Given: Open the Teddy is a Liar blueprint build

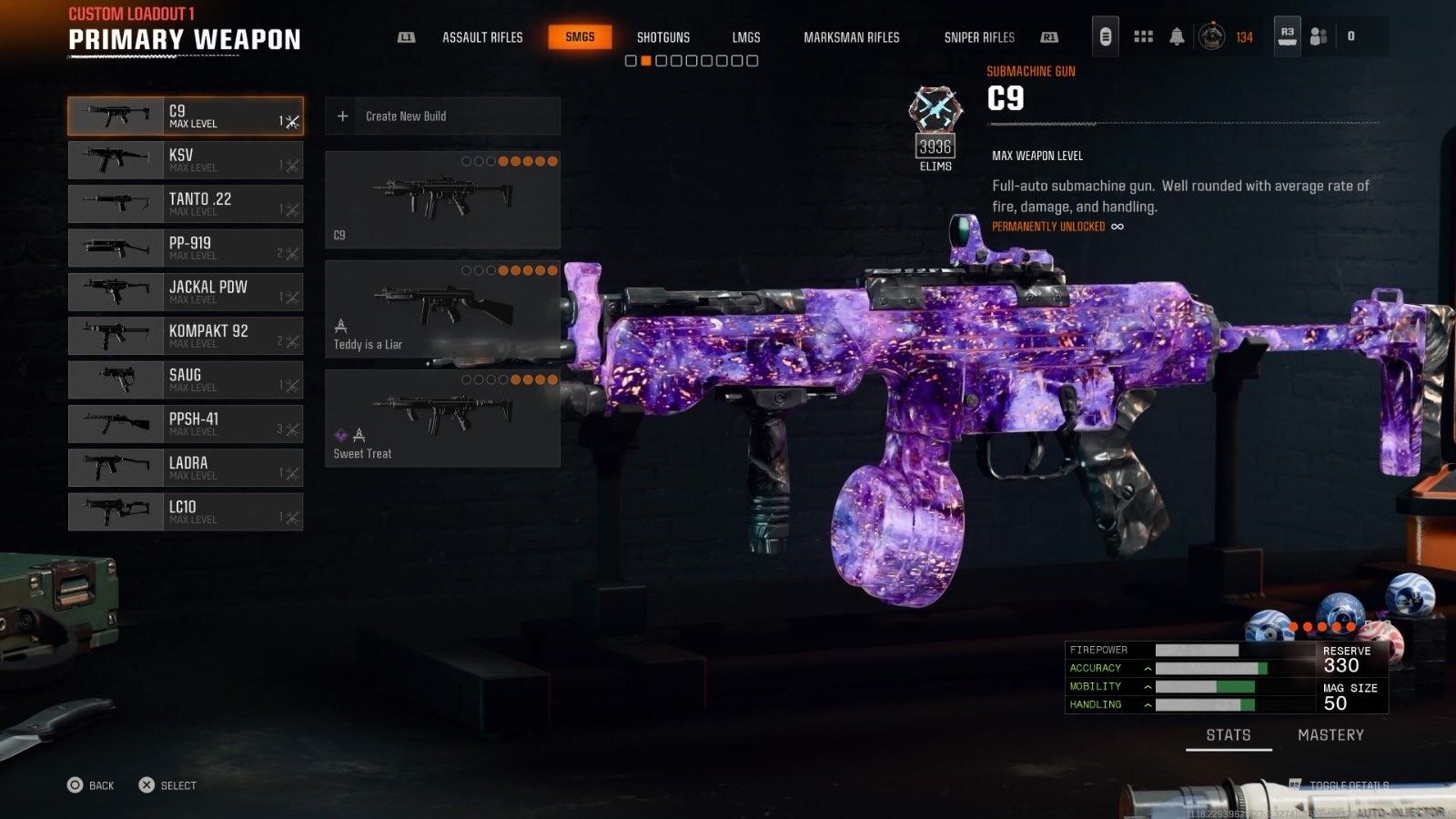Looking at the screenshot, I should 442,309.
